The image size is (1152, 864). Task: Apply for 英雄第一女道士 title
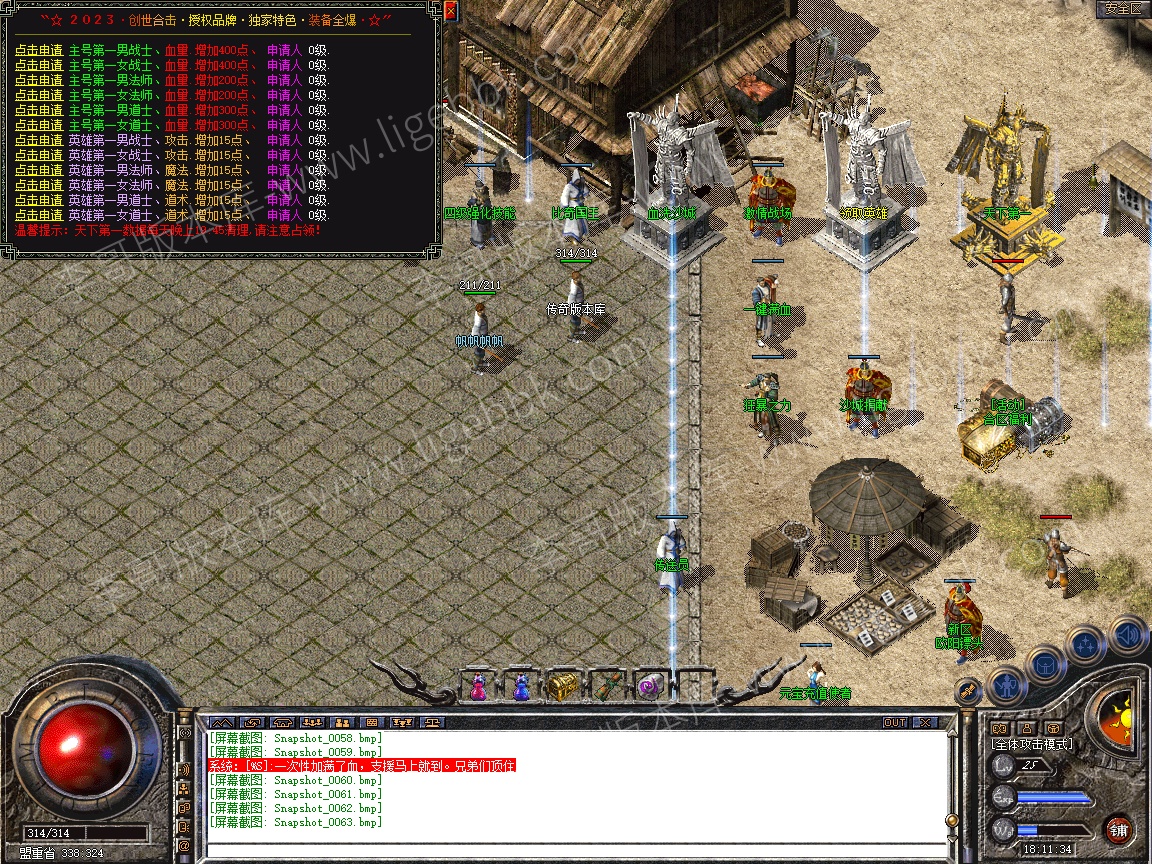point(39,215)
